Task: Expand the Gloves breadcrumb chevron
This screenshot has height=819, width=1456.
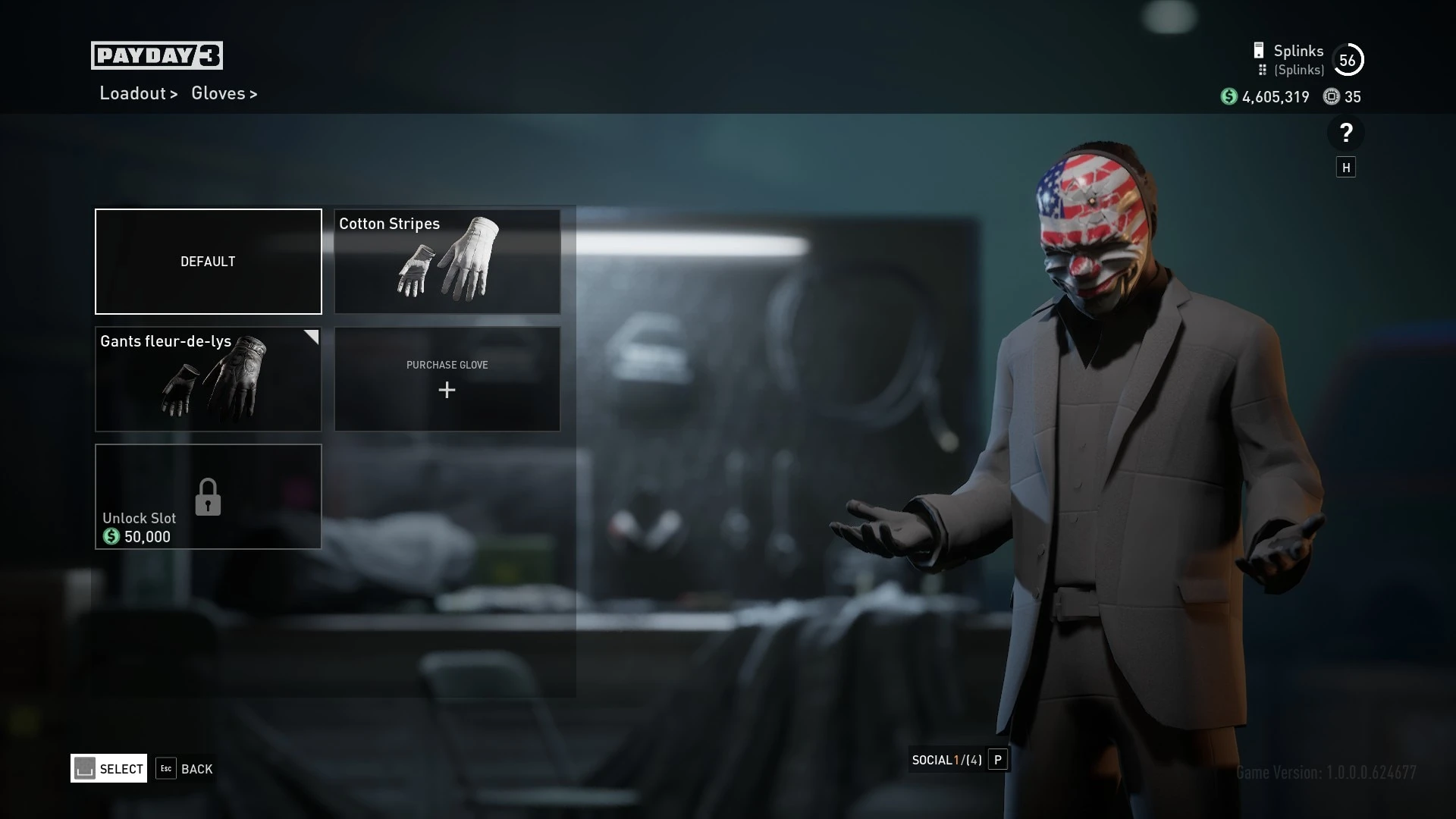Action: [x=253, y=94]
